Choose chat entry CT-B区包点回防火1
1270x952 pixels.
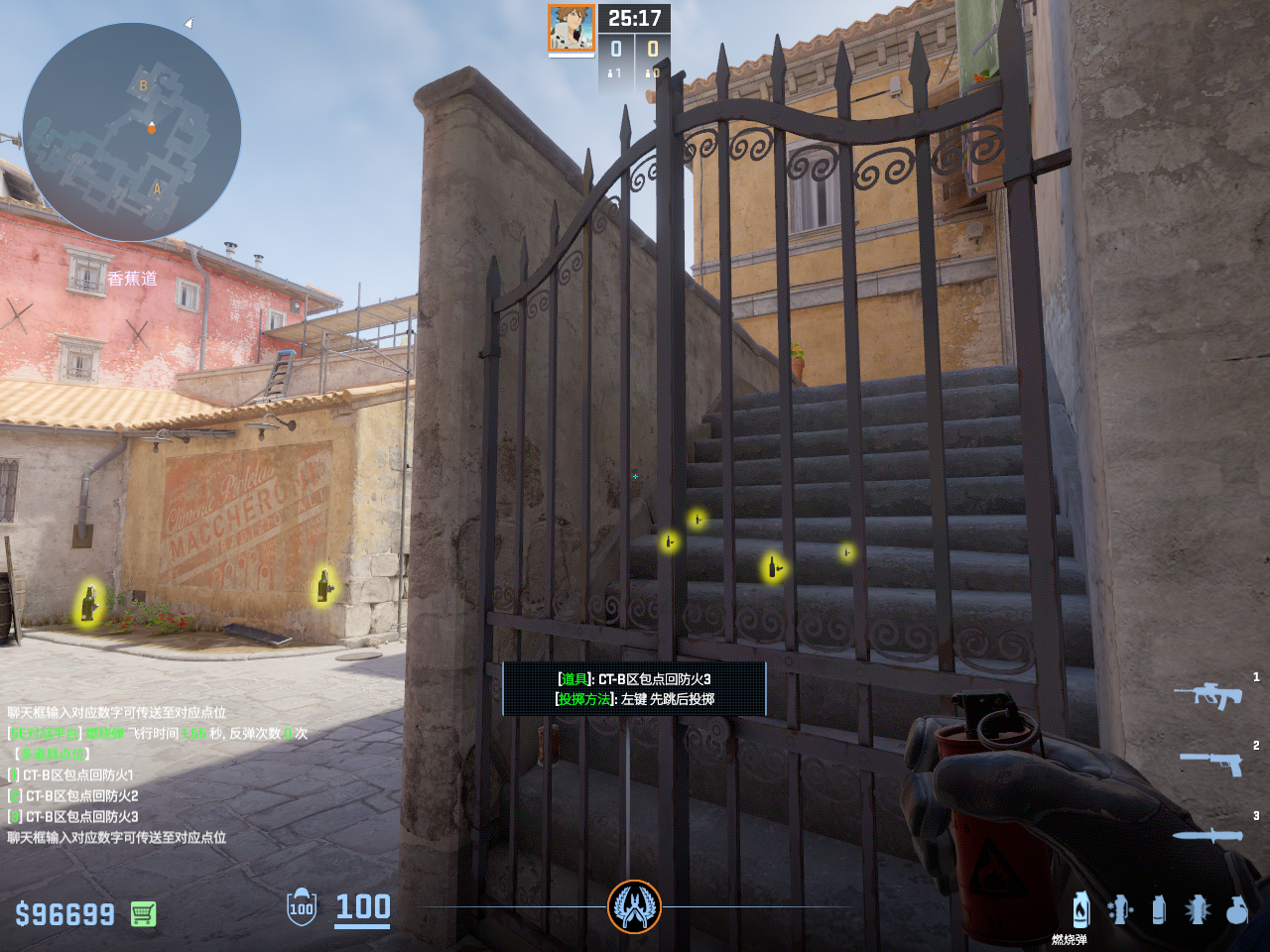click(77, 774)
